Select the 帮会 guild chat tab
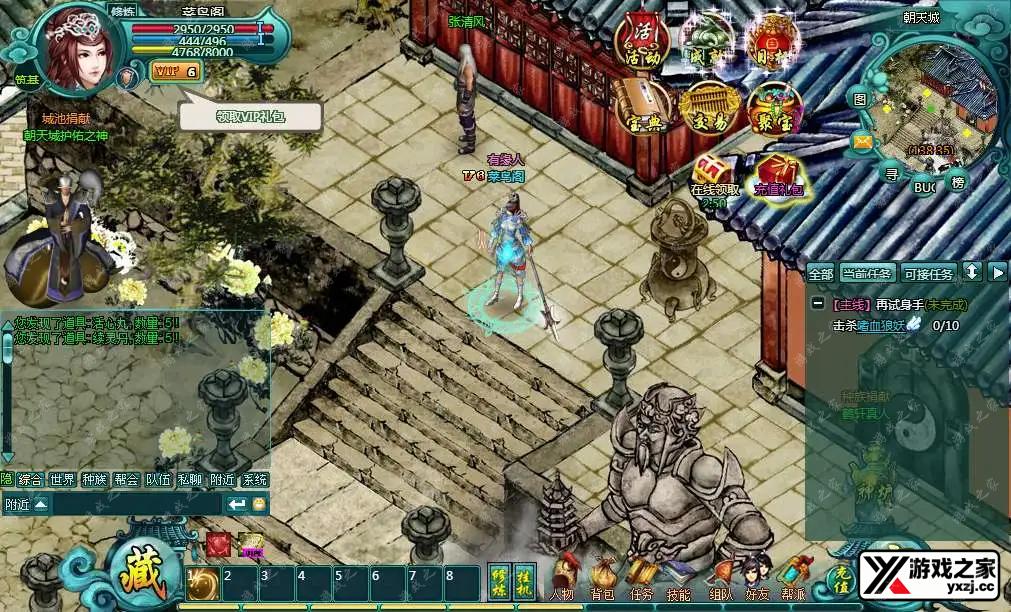The height and width of the screenshot is (612, 1011). point(126,480)
